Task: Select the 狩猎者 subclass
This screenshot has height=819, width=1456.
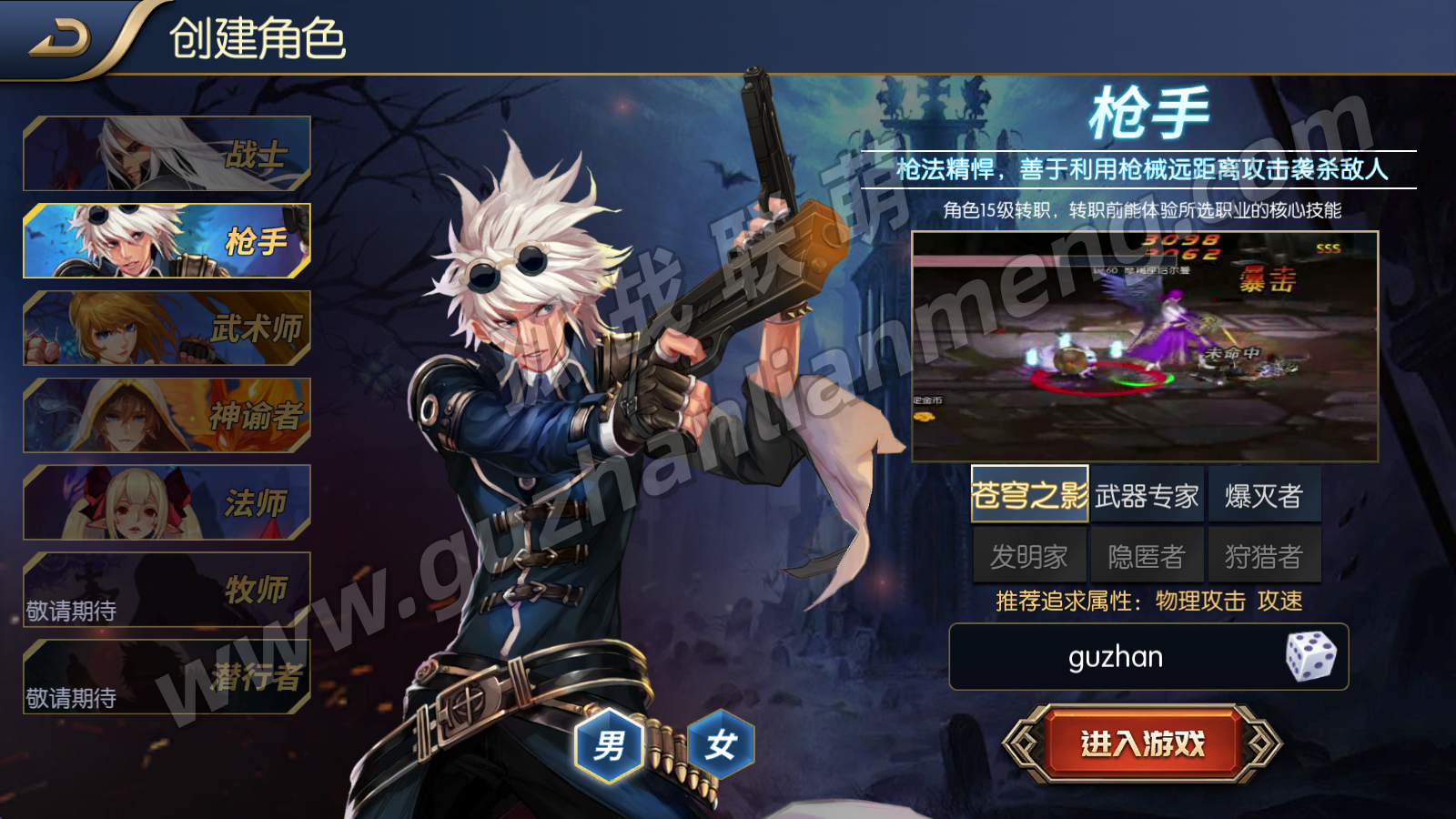Action: (x=1264, y=556)
